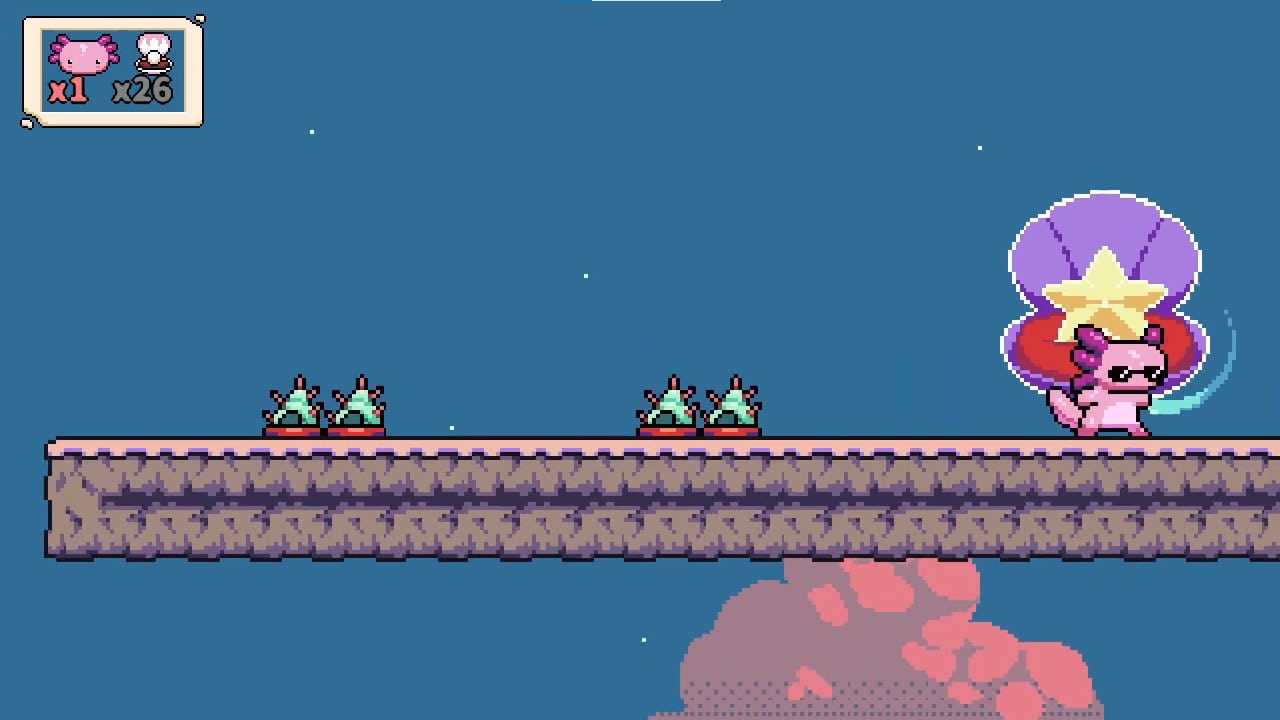Select the left enemy of the middle pair
The image size is (1280, 720).
point(668,405)
